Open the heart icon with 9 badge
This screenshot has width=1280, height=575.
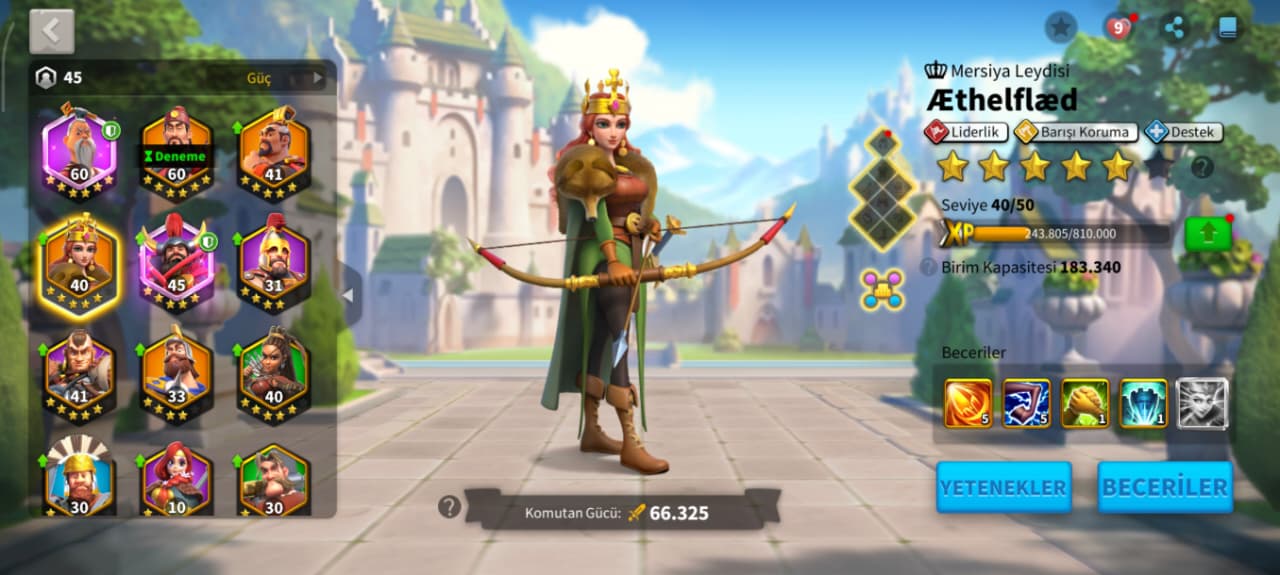1119,27
